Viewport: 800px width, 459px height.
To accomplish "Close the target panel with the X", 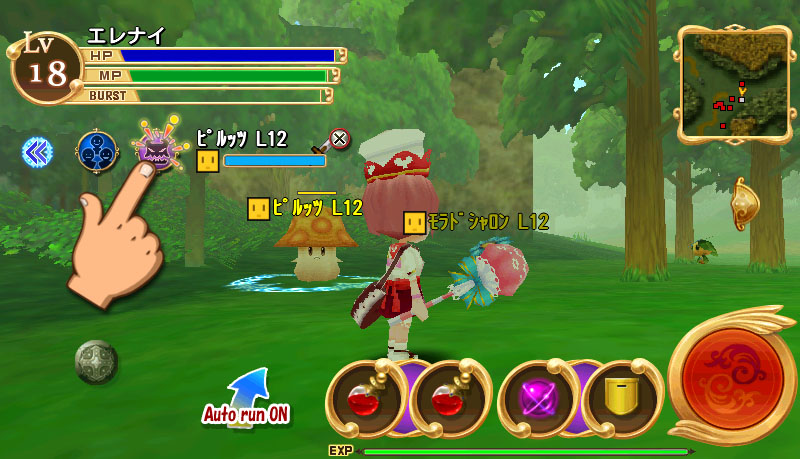I will (340, 139).
